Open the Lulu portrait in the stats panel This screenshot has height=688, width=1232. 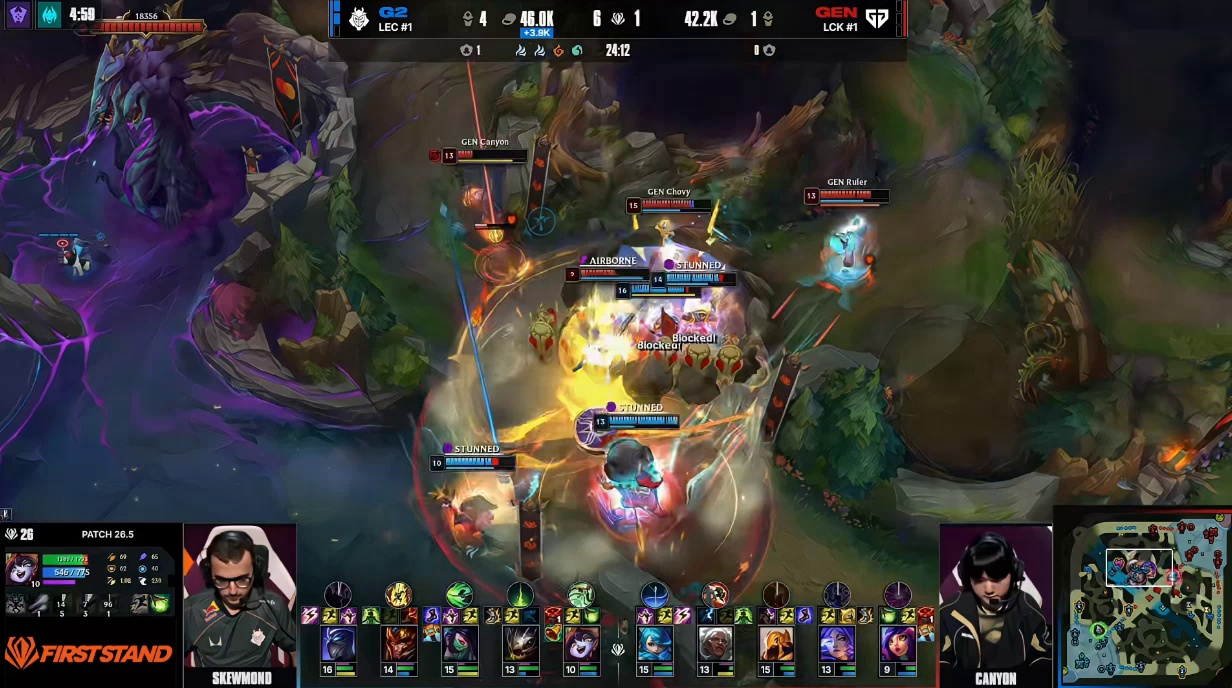pyautogui.click(x=22, y=568)
